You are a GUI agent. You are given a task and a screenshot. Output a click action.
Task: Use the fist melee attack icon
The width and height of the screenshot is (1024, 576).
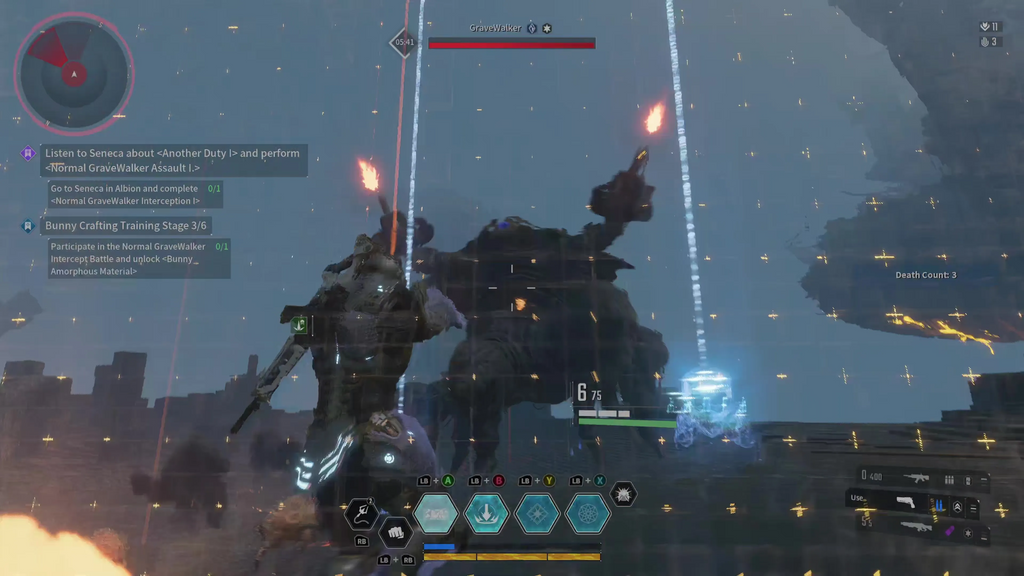[395, 531]
